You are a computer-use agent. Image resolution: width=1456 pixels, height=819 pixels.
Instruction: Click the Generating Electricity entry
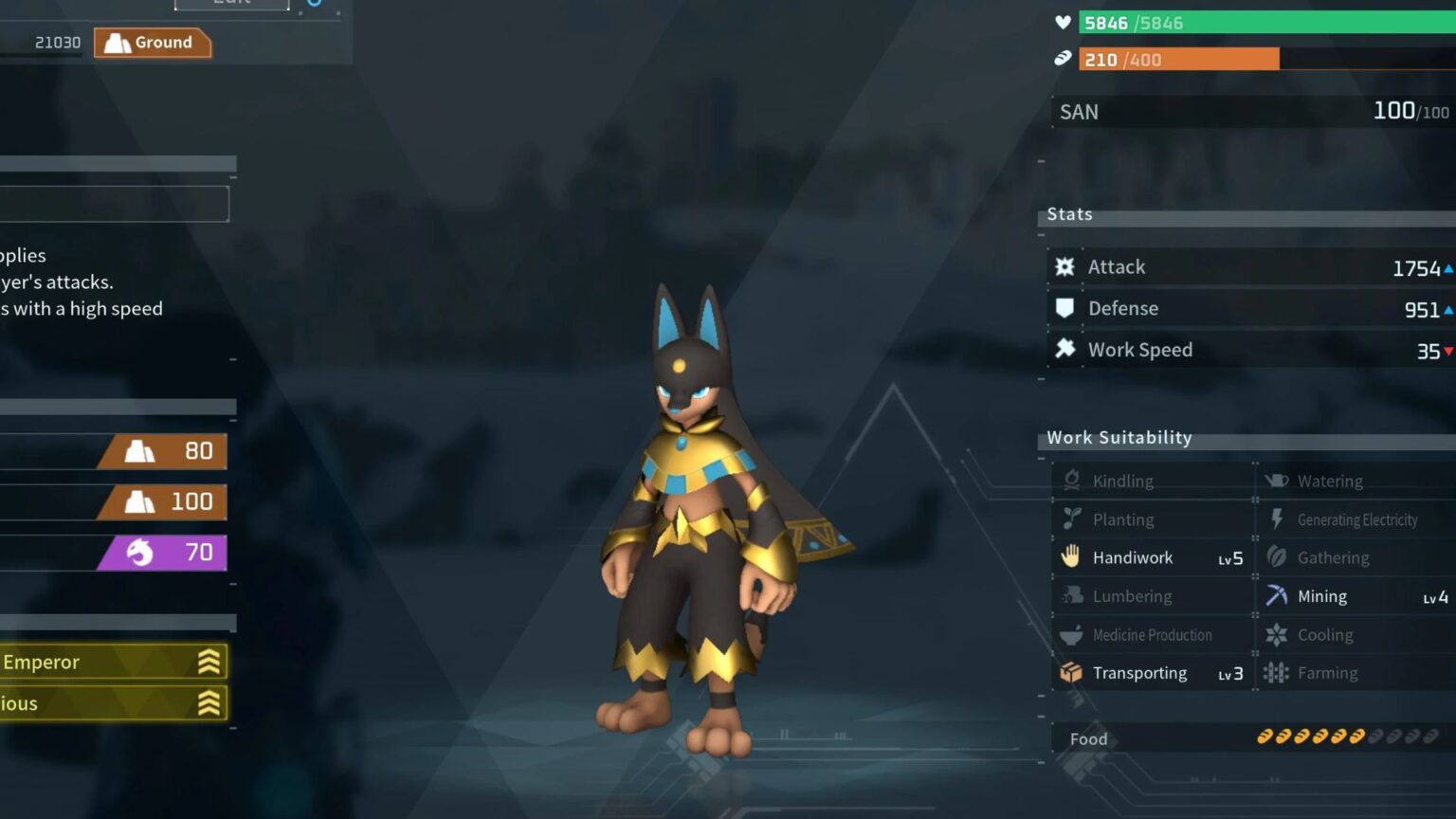(1357, 519)
